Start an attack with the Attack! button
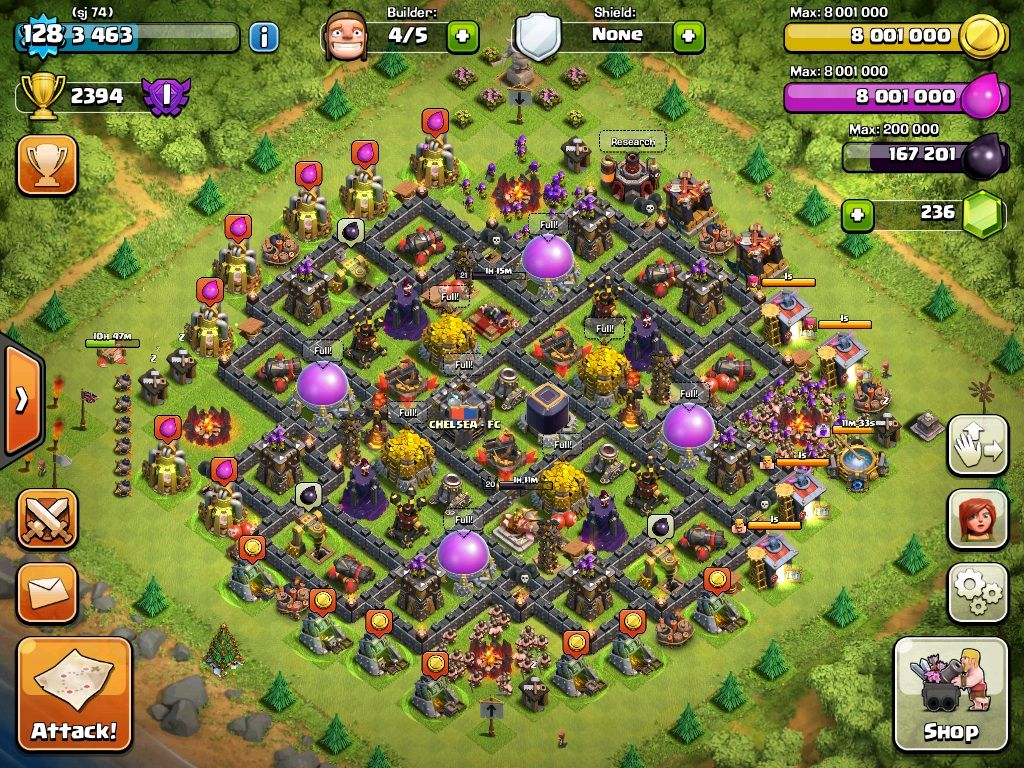Viewport: 1024px width, 768px height. point(74,693)
